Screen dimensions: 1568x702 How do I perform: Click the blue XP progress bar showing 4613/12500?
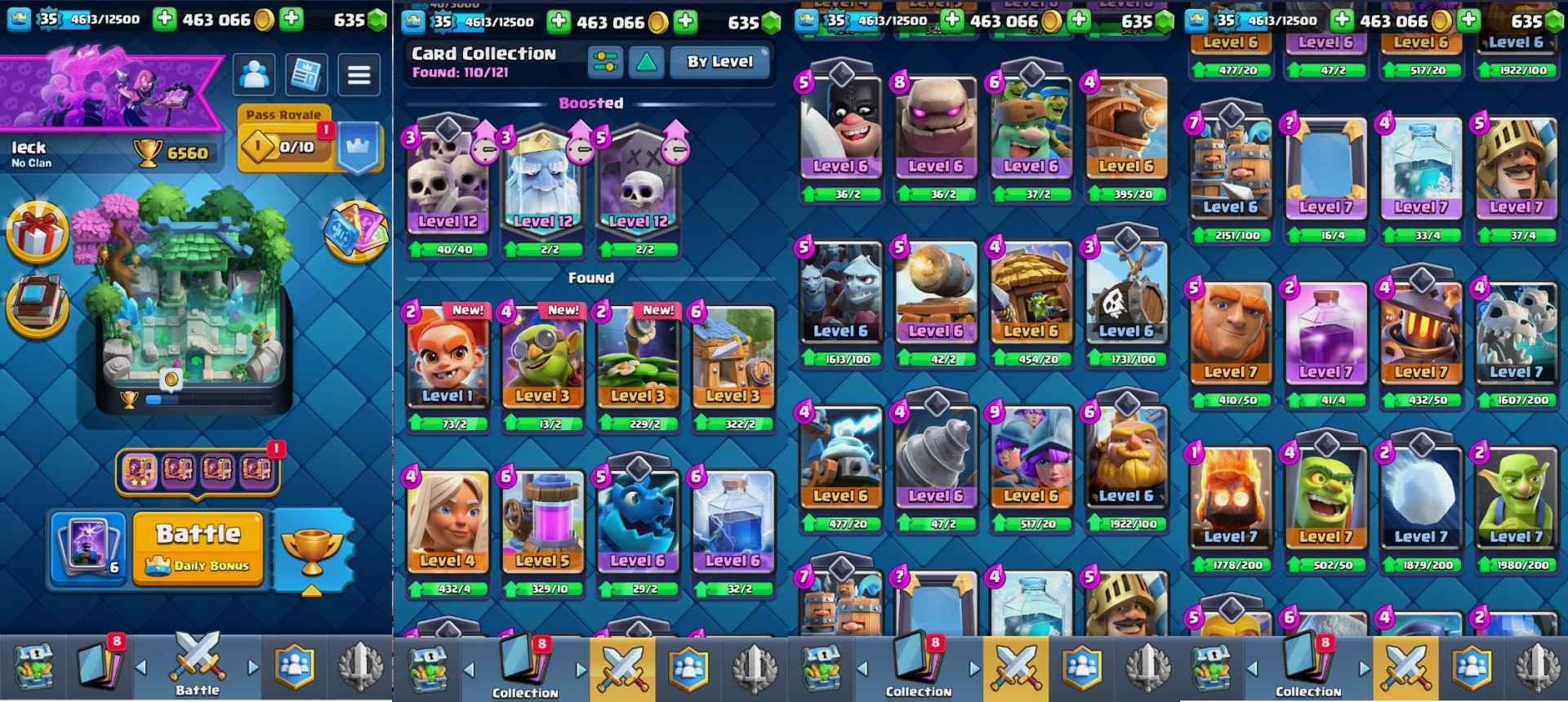click(x=98, y=16)
